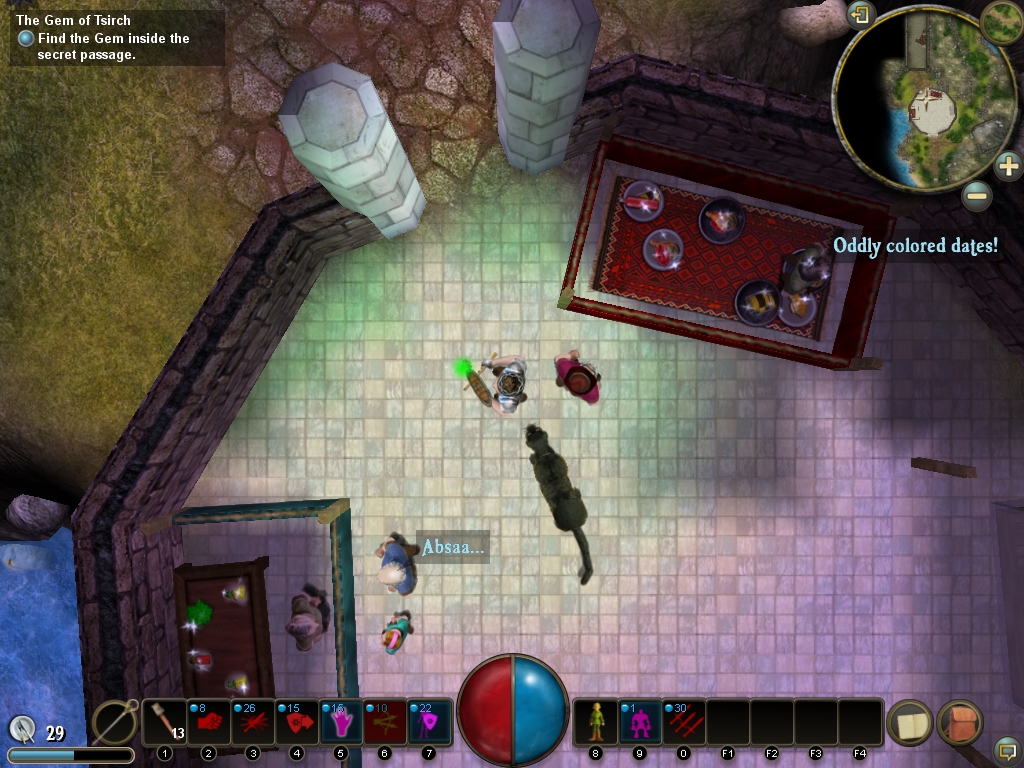Use the pink shield ability in slot 7
This screenshot has width=1024, height=768.
(x=429, y=722)
